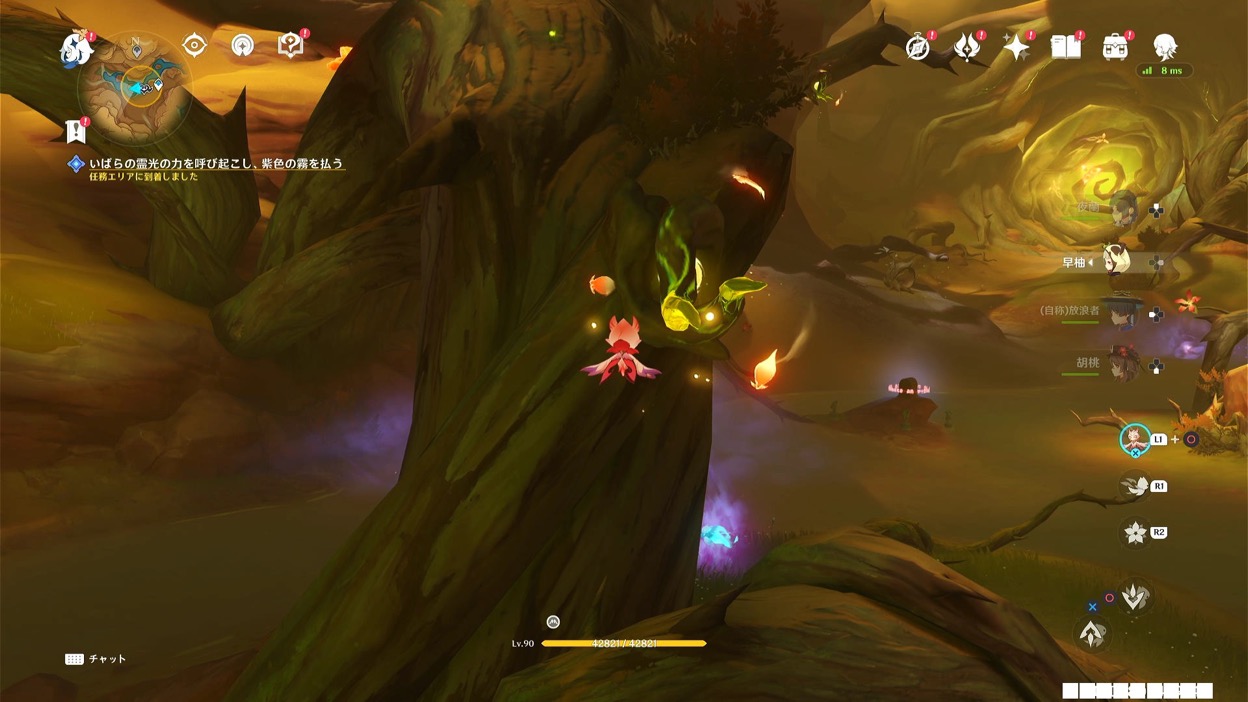The width and height of the screenshot is (1248, 702).
Task: Open the tutorial book question-mark icon
Action: point(290,45)
